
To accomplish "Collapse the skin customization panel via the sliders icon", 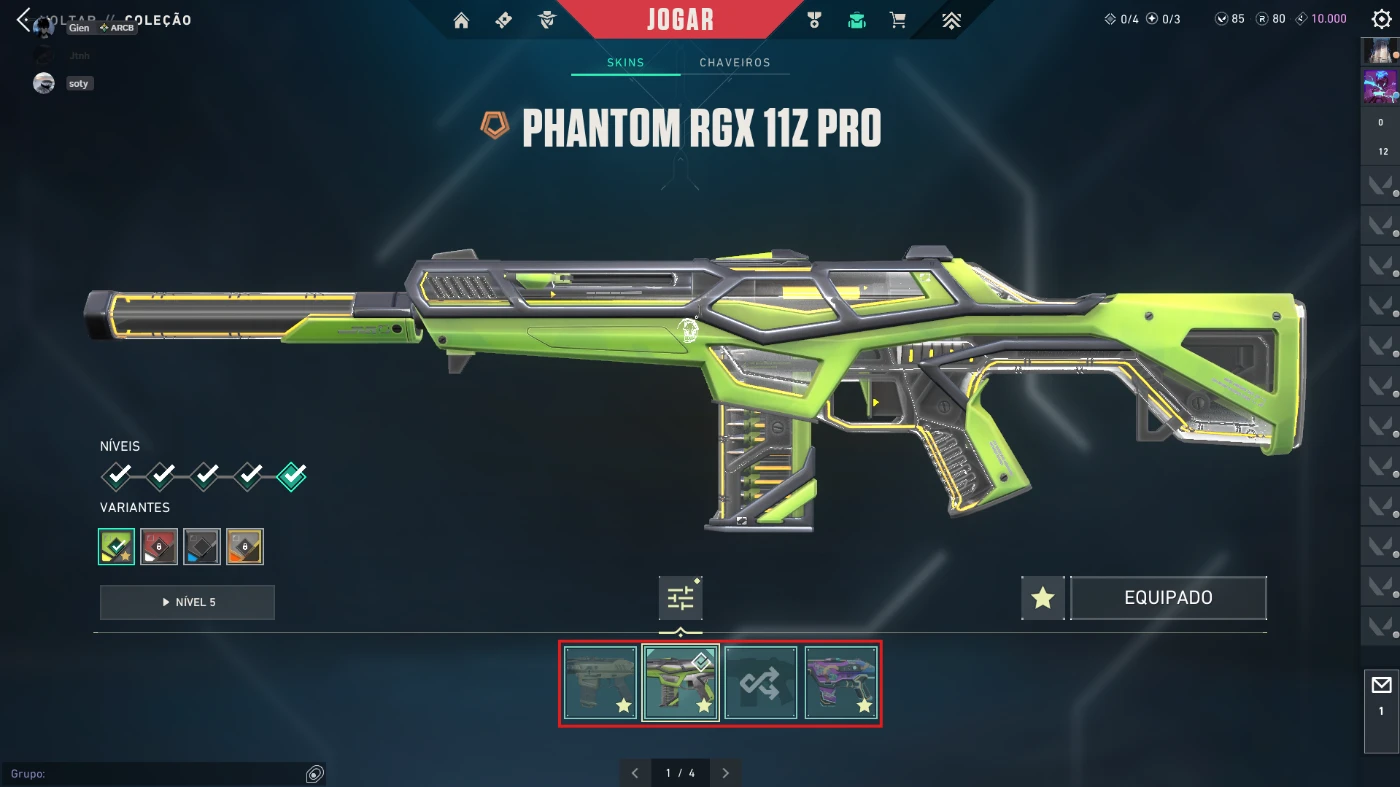I will tap(680, 597).
